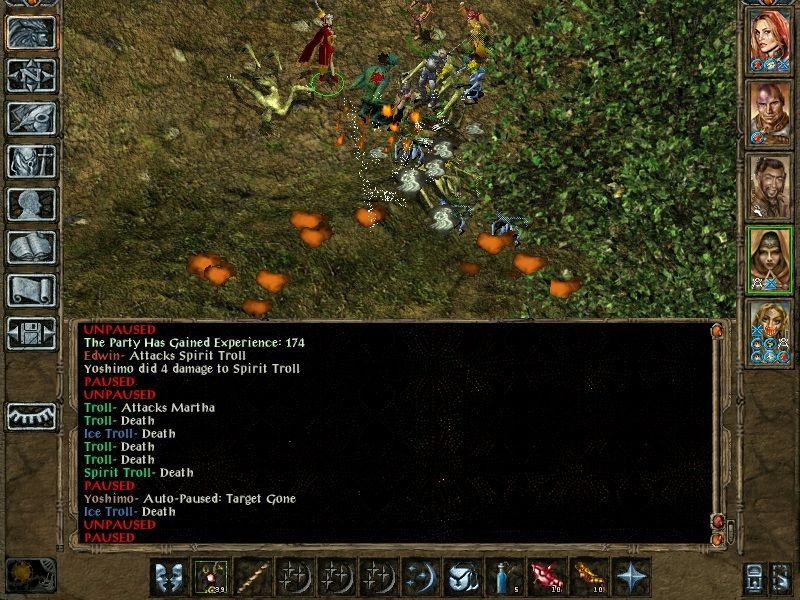Select the bald tattooed man portrait
Image resolution: width=800 pixels, height=600 pixels.
coord(770,112)
